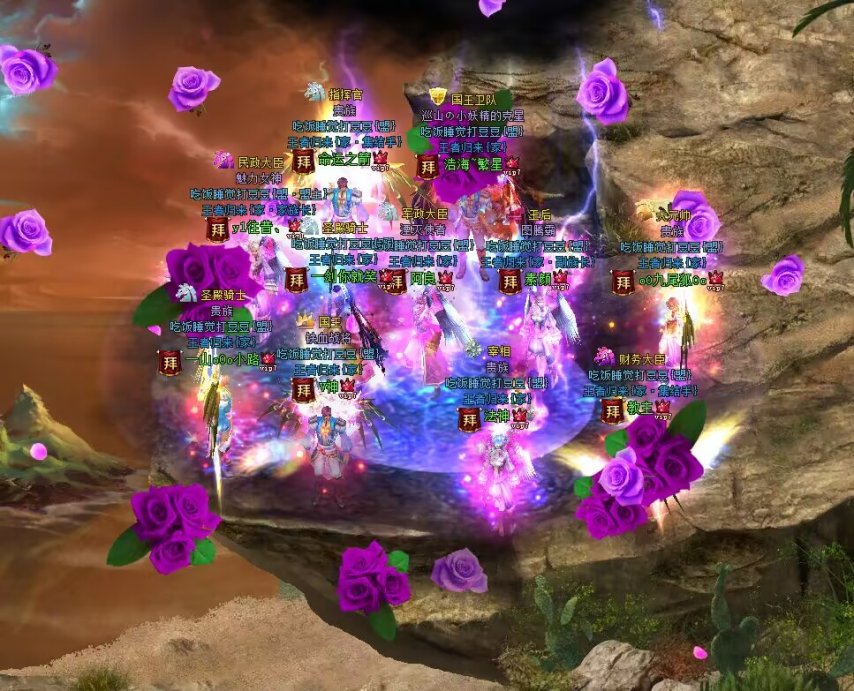
Task: Tap the 拜 button next to 一仙oOo小路
Action: coord(170,362)
